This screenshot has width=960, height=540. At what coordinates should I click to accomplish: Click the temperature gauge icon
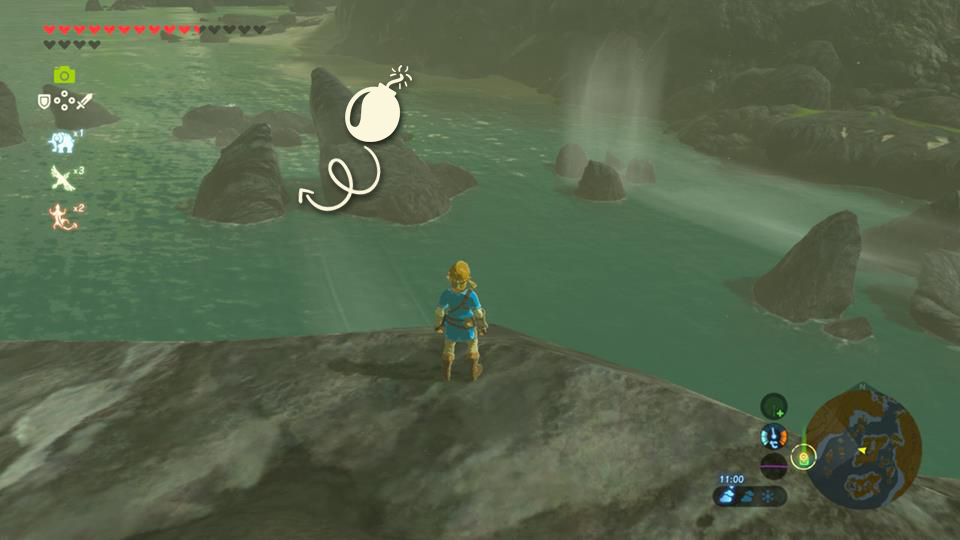pos(773,436)
